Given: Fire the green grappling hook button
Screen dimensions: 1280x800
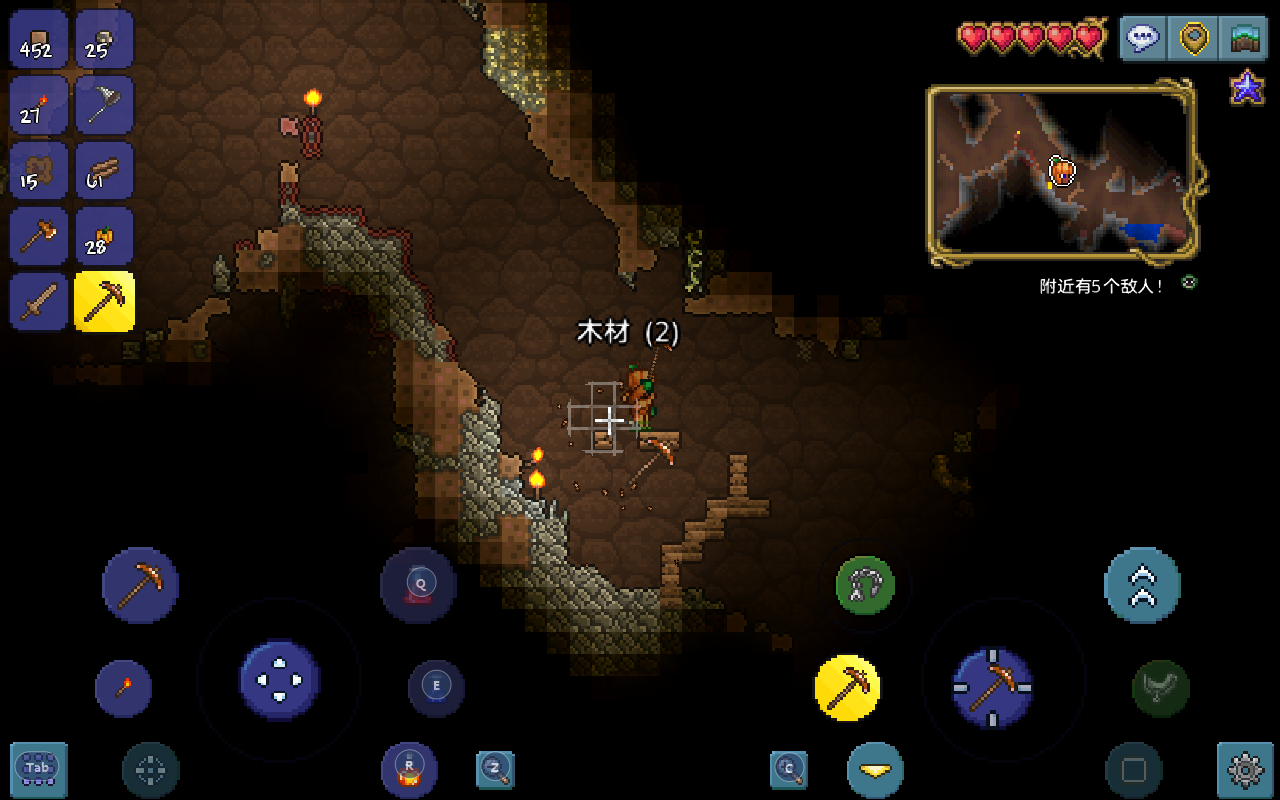Looking at the screenshot, I should tap(865, 586).
